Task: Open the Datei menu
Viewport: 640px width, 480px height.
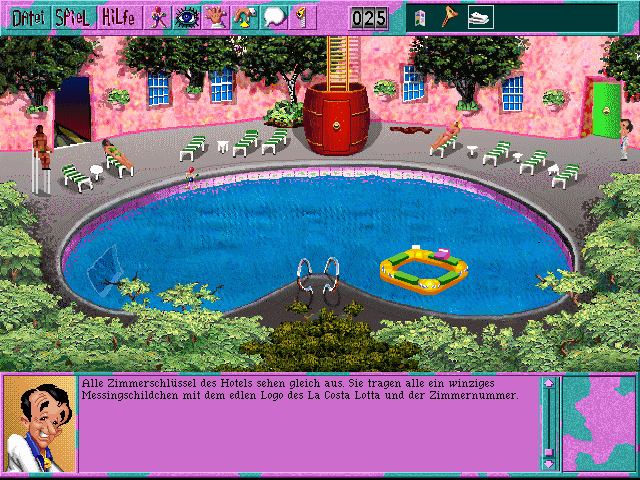Action: pyautogui.click(x=26, y=17)
